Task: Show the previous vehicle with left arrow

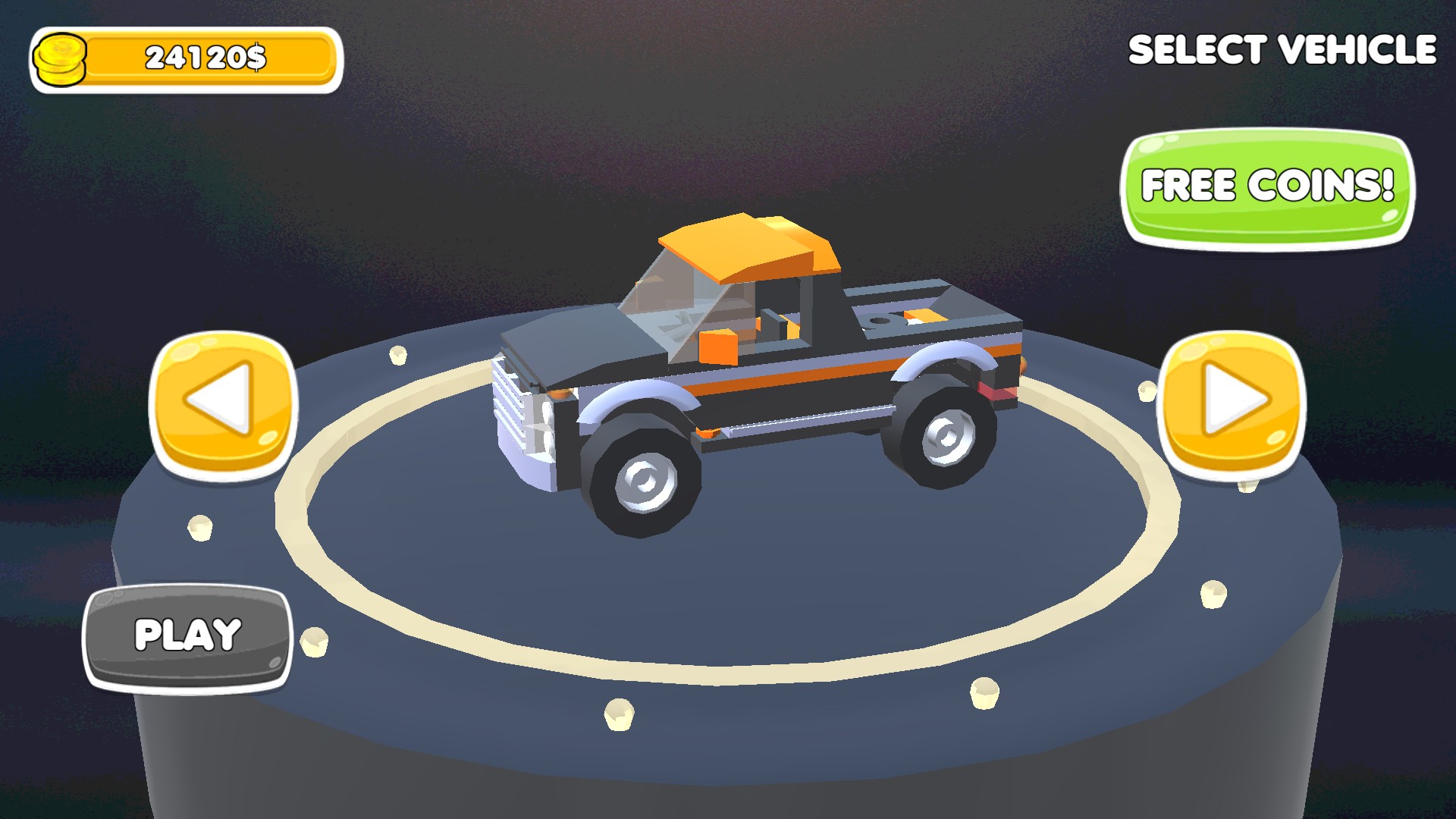Action: tap(223, 403)
